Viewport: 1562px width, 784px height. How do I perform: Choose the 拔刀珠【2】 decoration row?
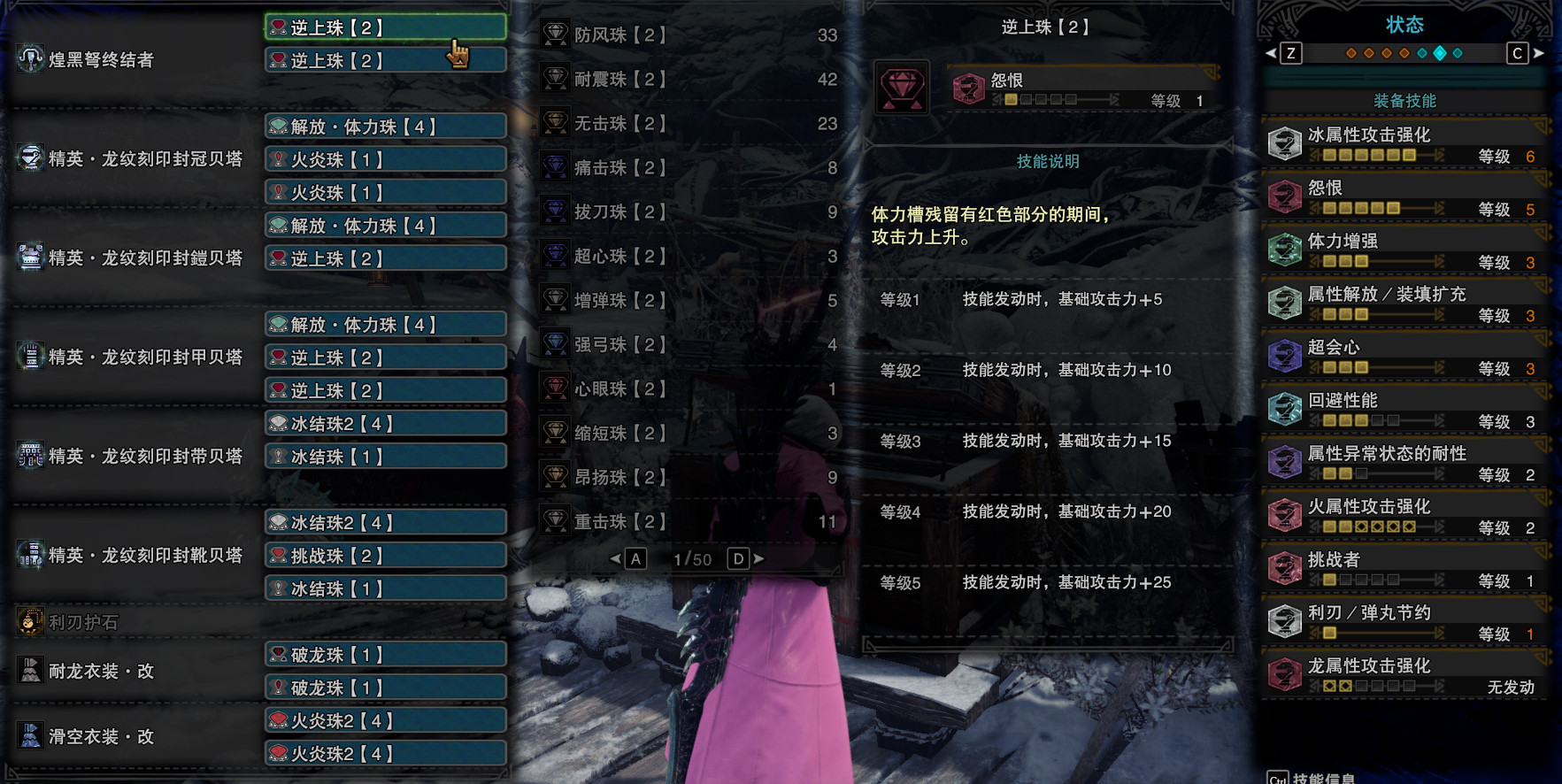tap(619, 212)
